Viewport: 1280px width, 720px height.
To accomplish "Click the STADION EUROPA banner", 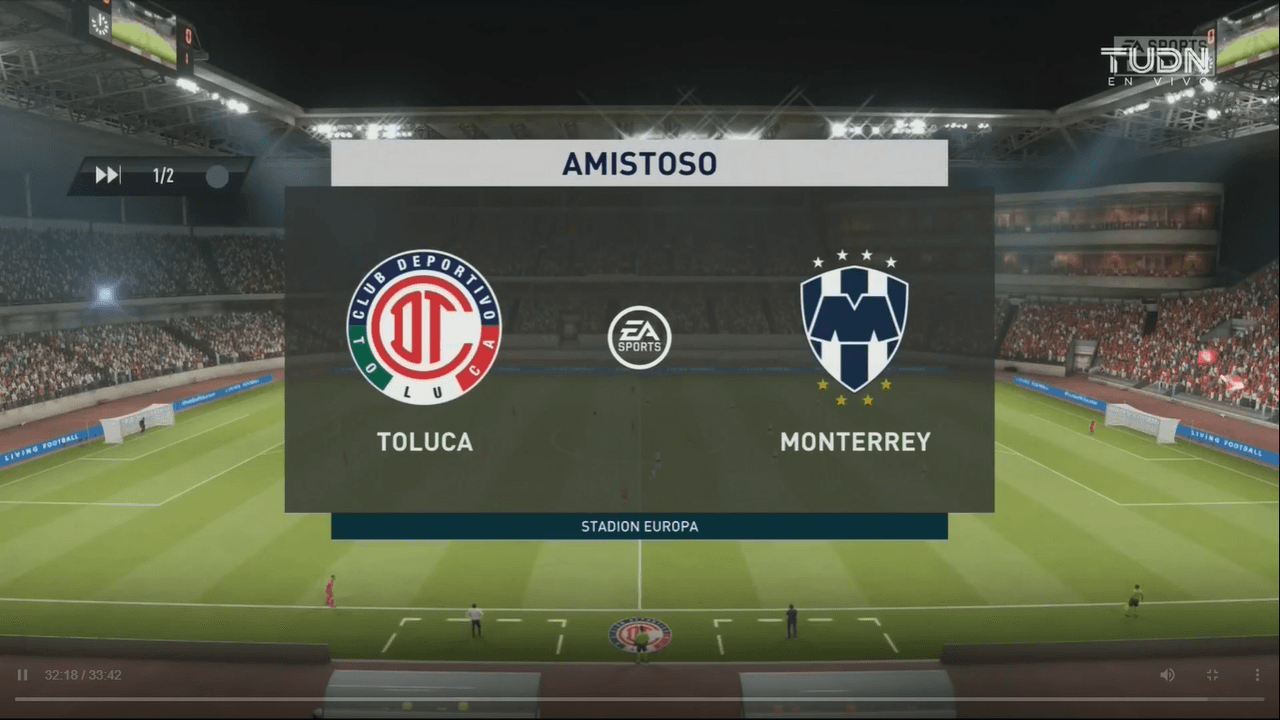I will click(639, 526).
